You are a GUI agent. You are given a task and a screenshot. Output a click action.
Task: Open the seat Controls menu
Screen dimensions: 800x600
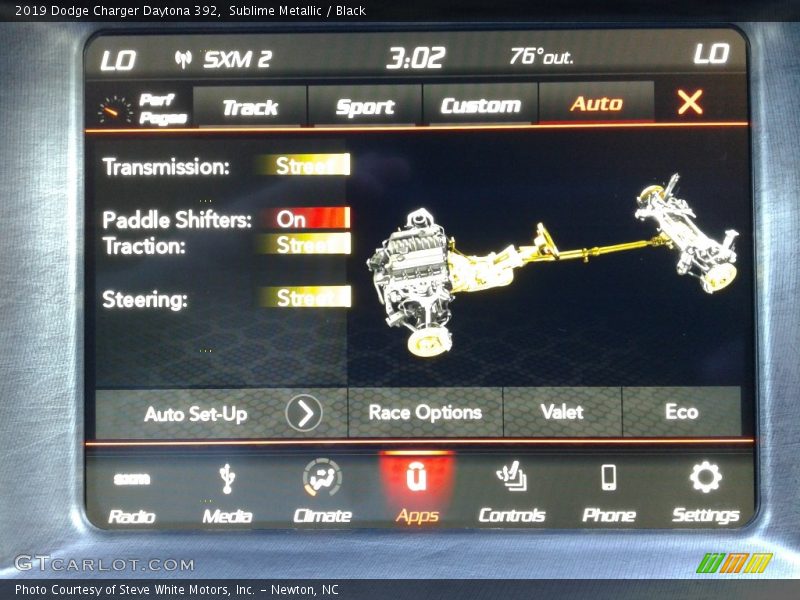tap(512, 494)
